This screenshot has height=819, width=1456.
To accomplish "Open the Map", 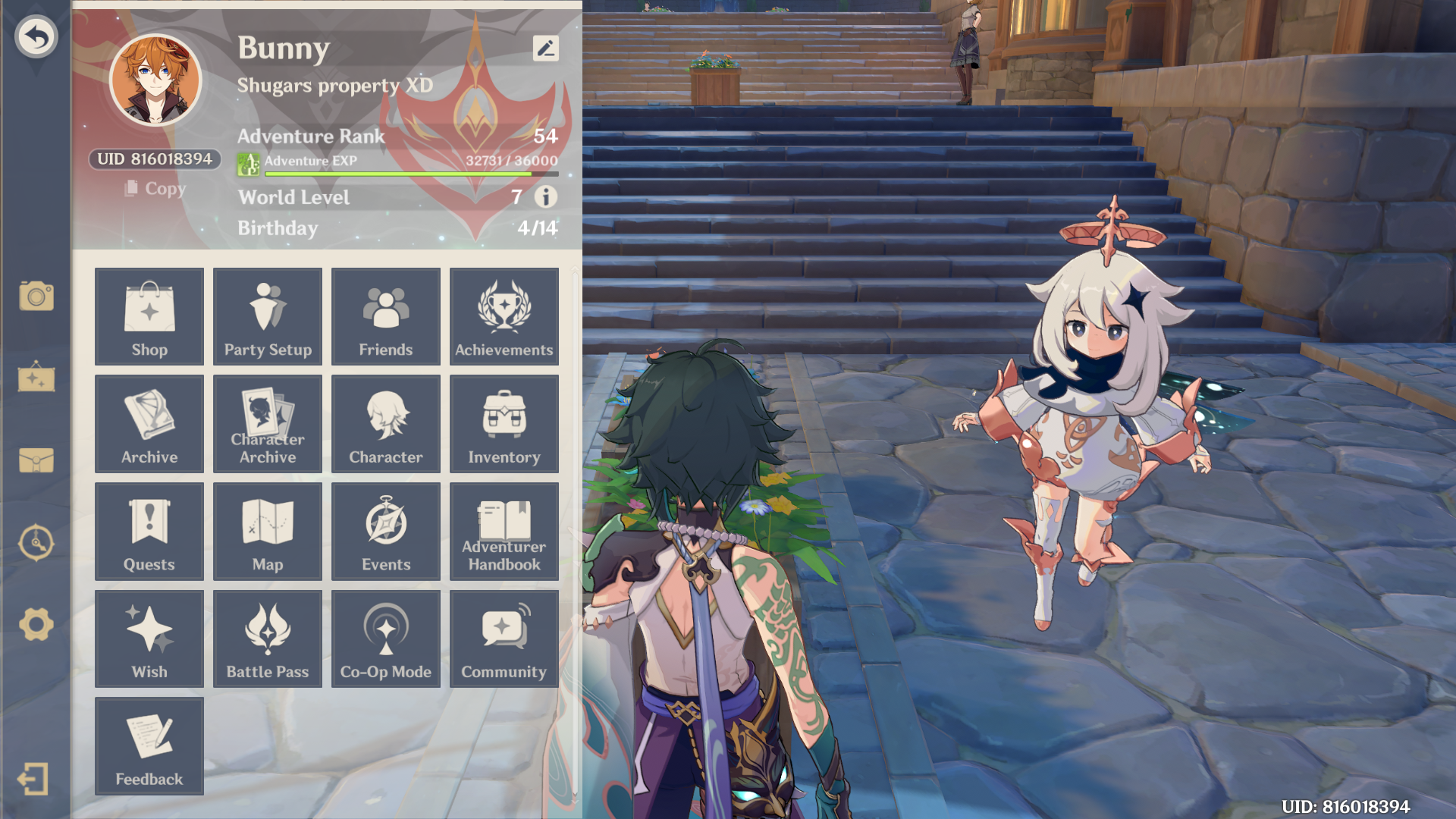I will coord(267,531).
